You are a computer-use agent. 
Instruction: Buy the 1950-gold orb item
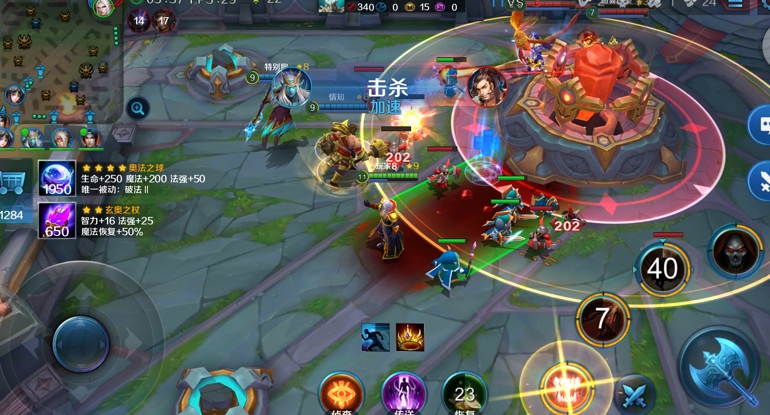pos(57,179)
